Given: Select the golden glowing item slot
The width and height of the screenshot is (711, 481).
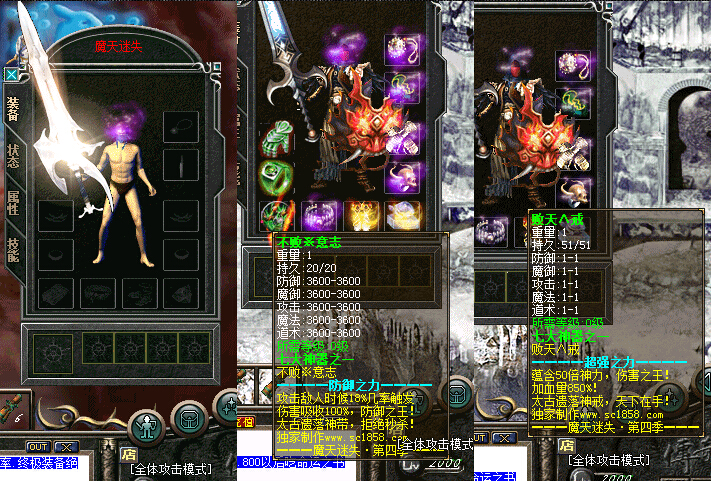Looking at the screenshot, I should (x=361, y=214).
